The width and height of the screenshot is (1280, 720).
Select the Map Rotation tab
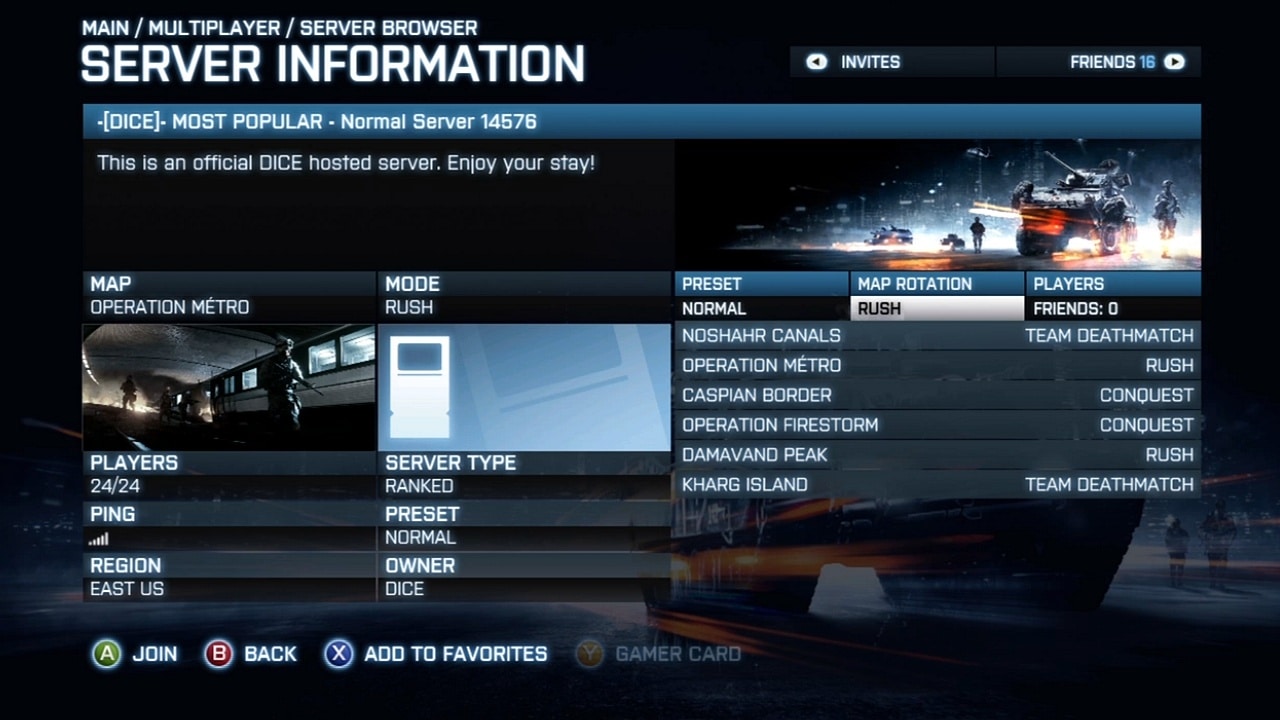click(936, 284)
